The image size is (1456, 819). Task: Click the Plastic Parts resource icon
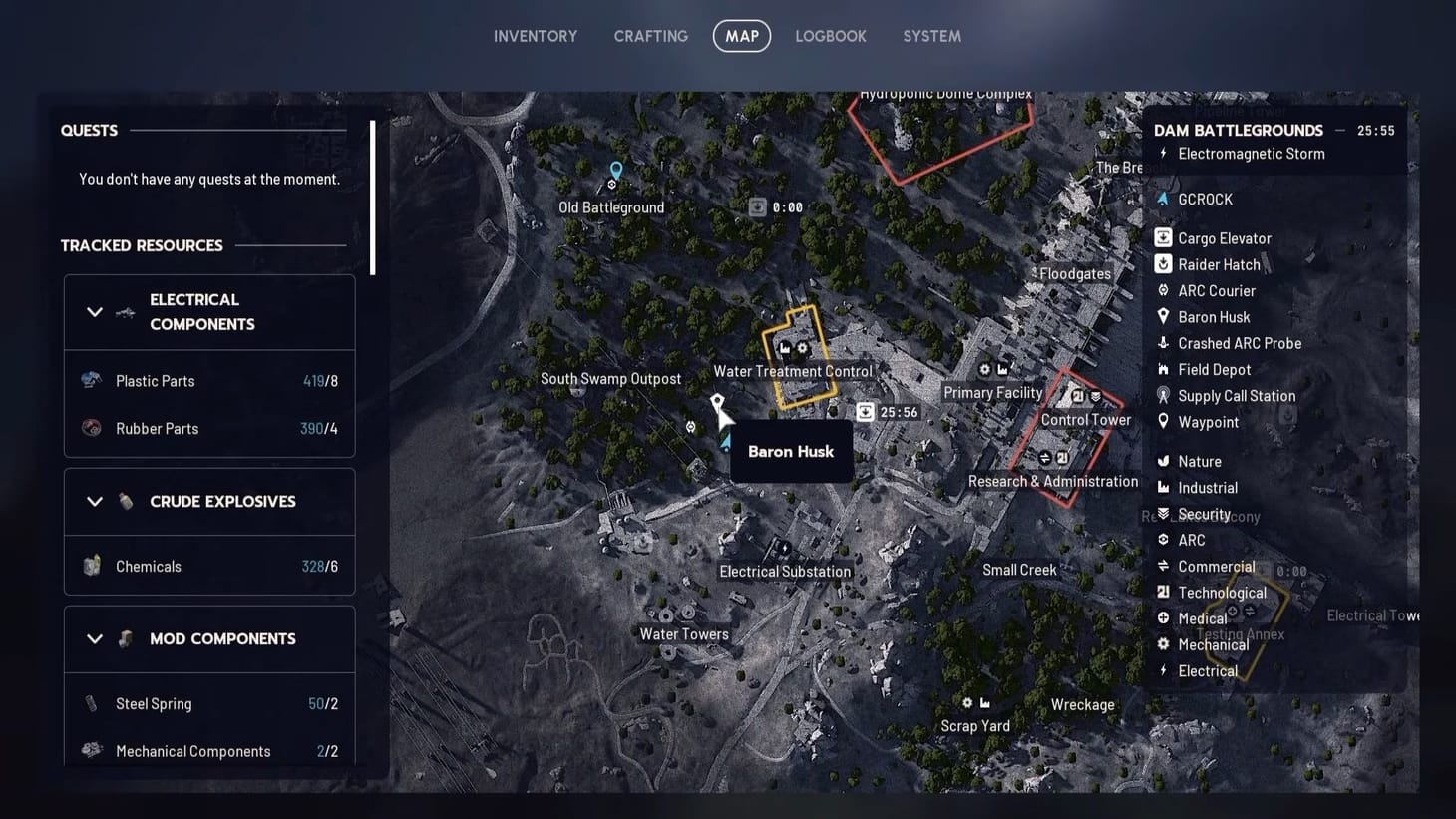click(x=91, y=379)
